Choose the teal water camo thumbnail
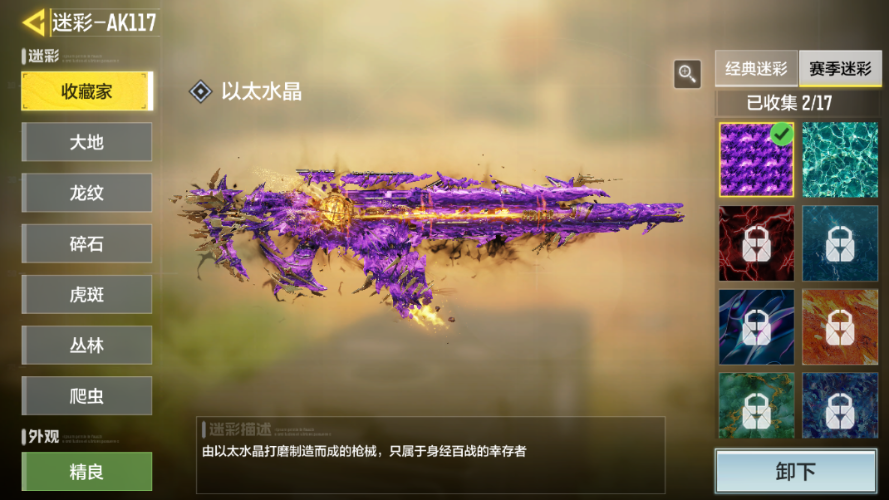Viewport: 889px width, 500px height. coord(840,160)
